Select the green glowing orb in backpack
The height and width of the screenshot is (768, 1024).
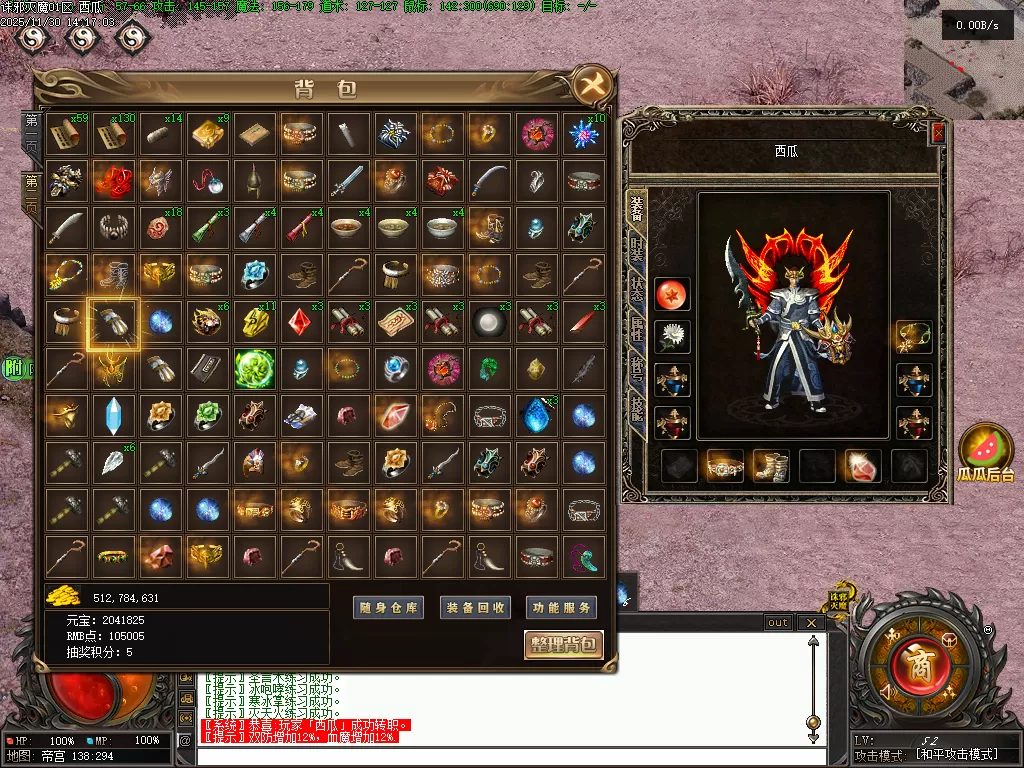tap(254, 369)
